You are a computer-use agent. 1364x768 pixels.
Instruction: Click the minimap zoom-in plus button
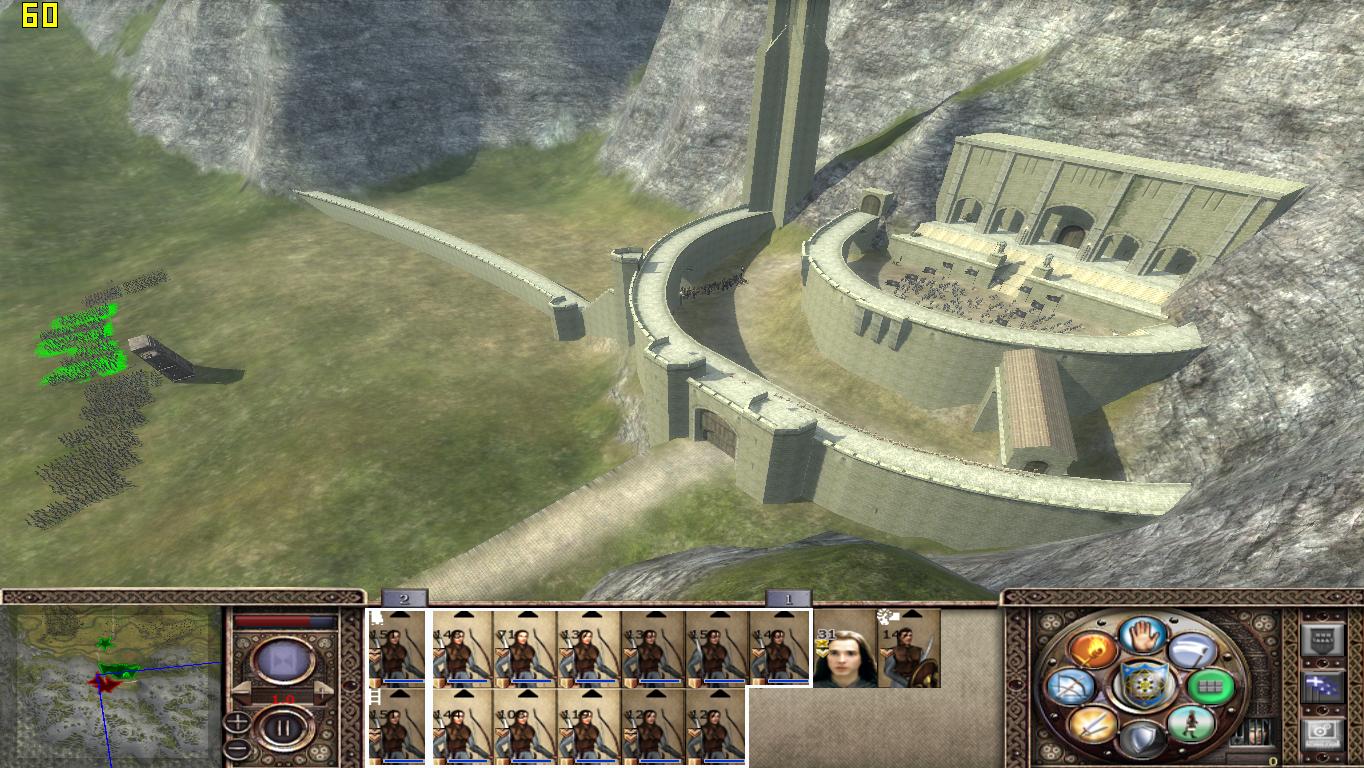[x=237, y=719]
